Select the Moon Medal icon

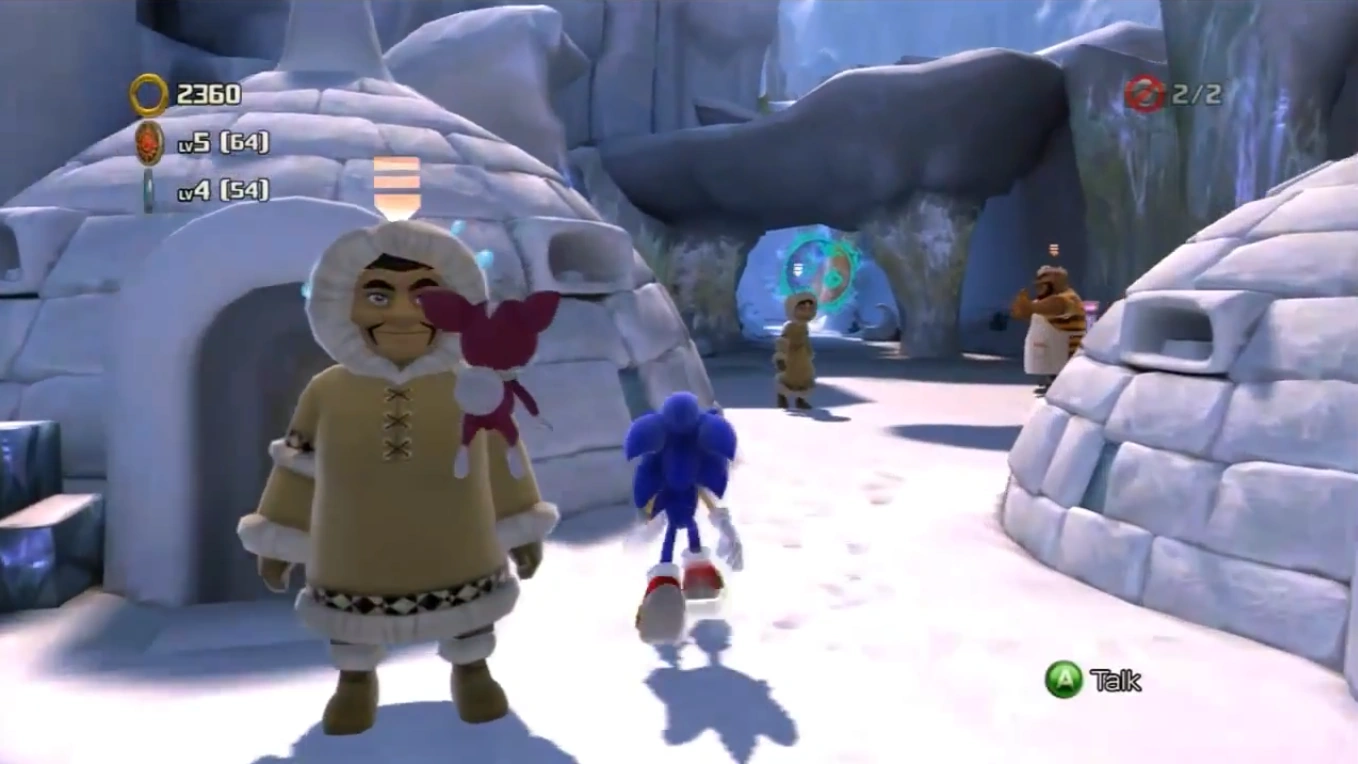click(149, 190)
